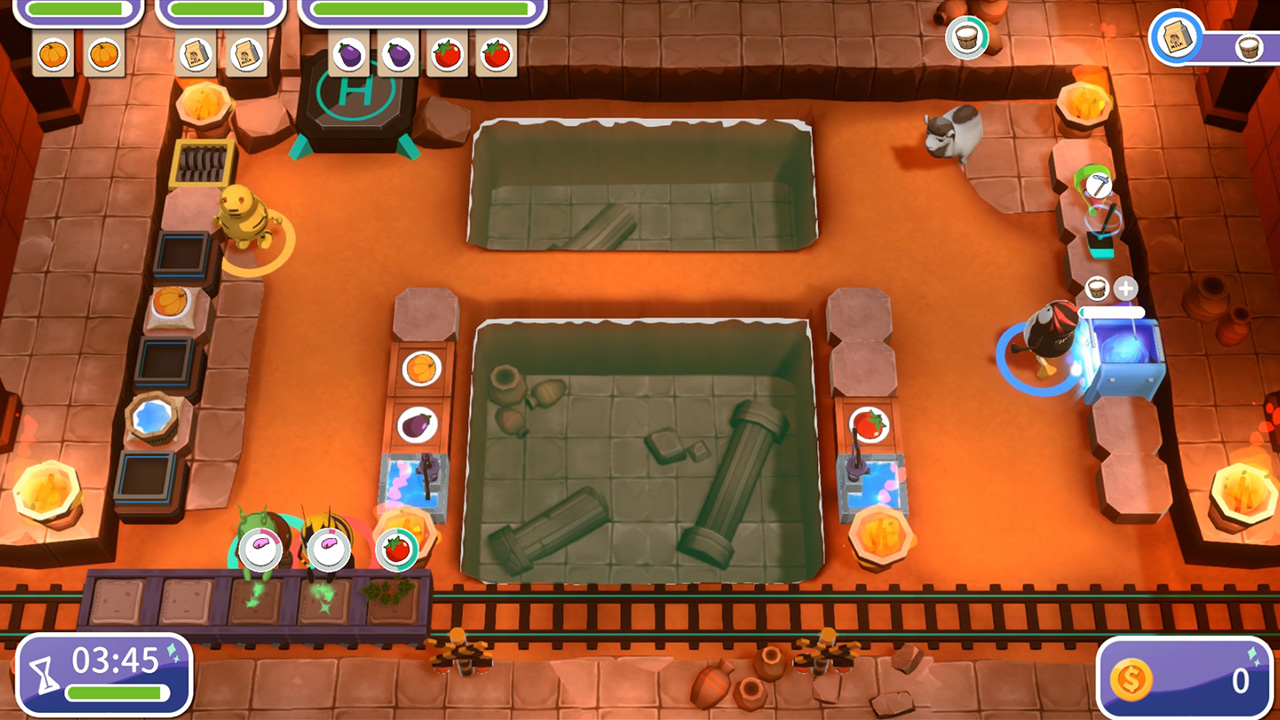
Task: Click the bucket icon above the blue mixer
Action: click(1096, 289)
